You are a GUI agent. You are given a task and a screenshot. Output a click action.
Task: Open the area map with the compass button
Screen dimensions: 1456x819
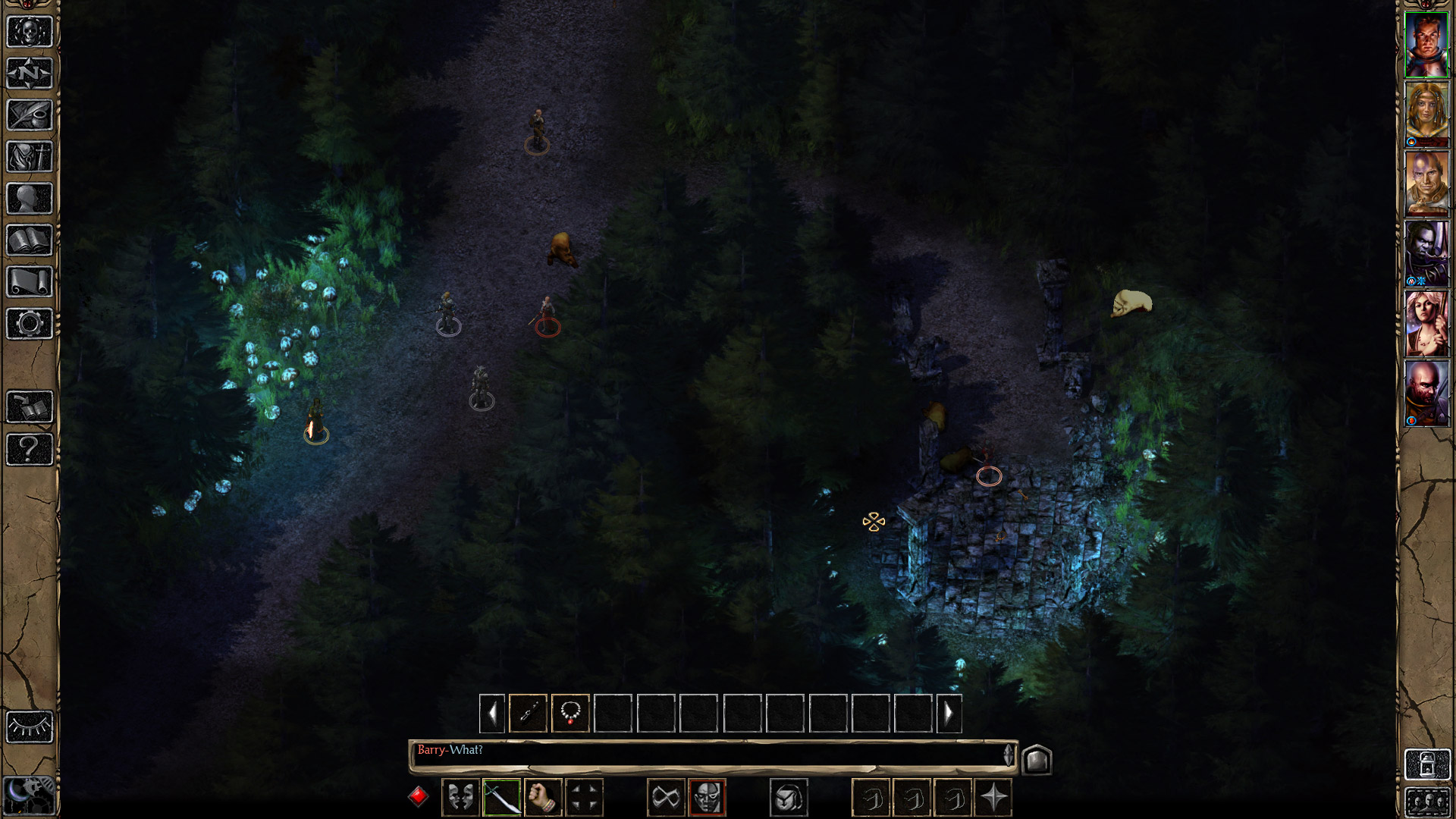tap(30, 74)
